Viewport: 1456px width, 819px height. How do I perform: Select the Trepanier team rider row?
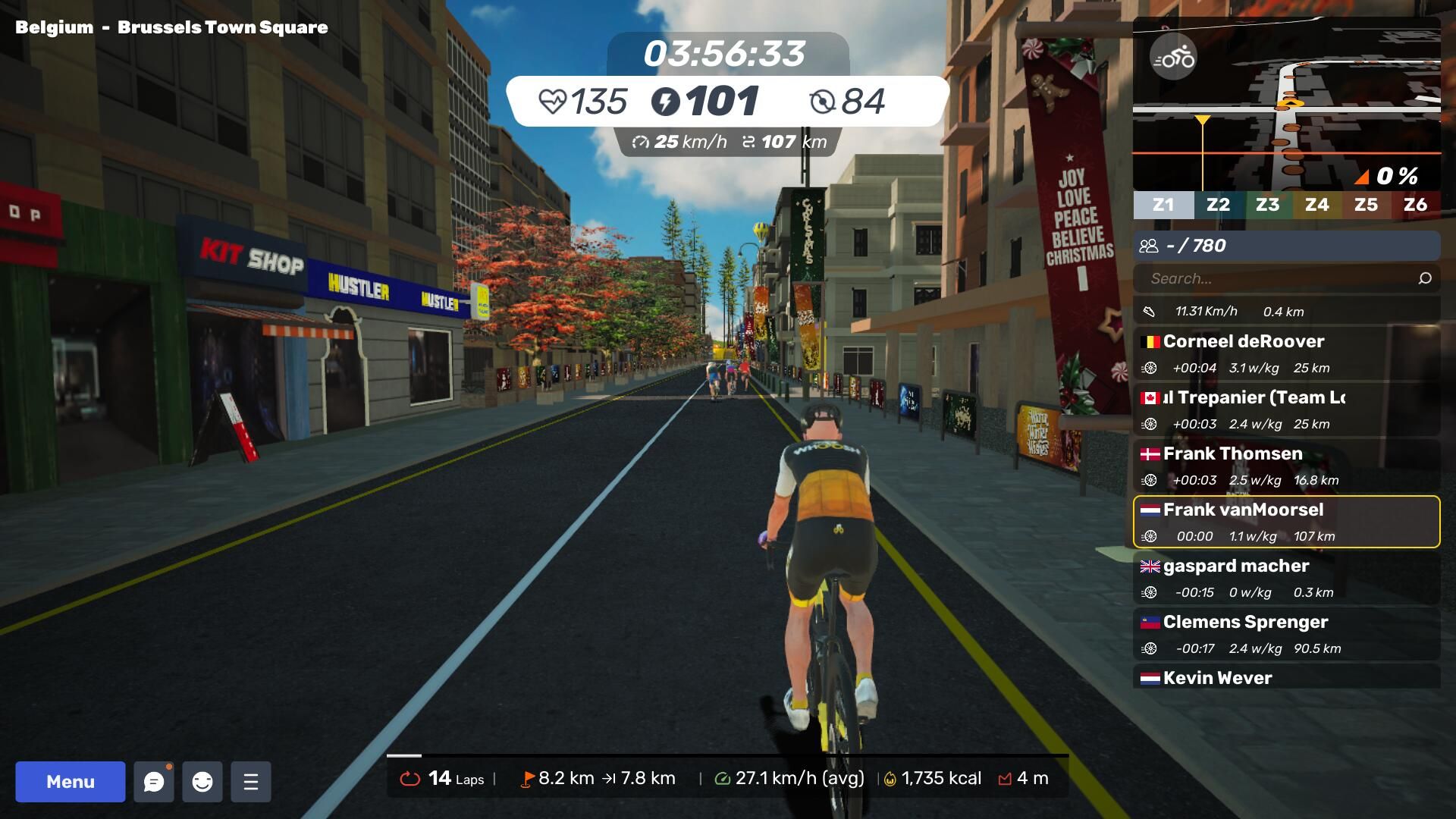point(1286,410)
